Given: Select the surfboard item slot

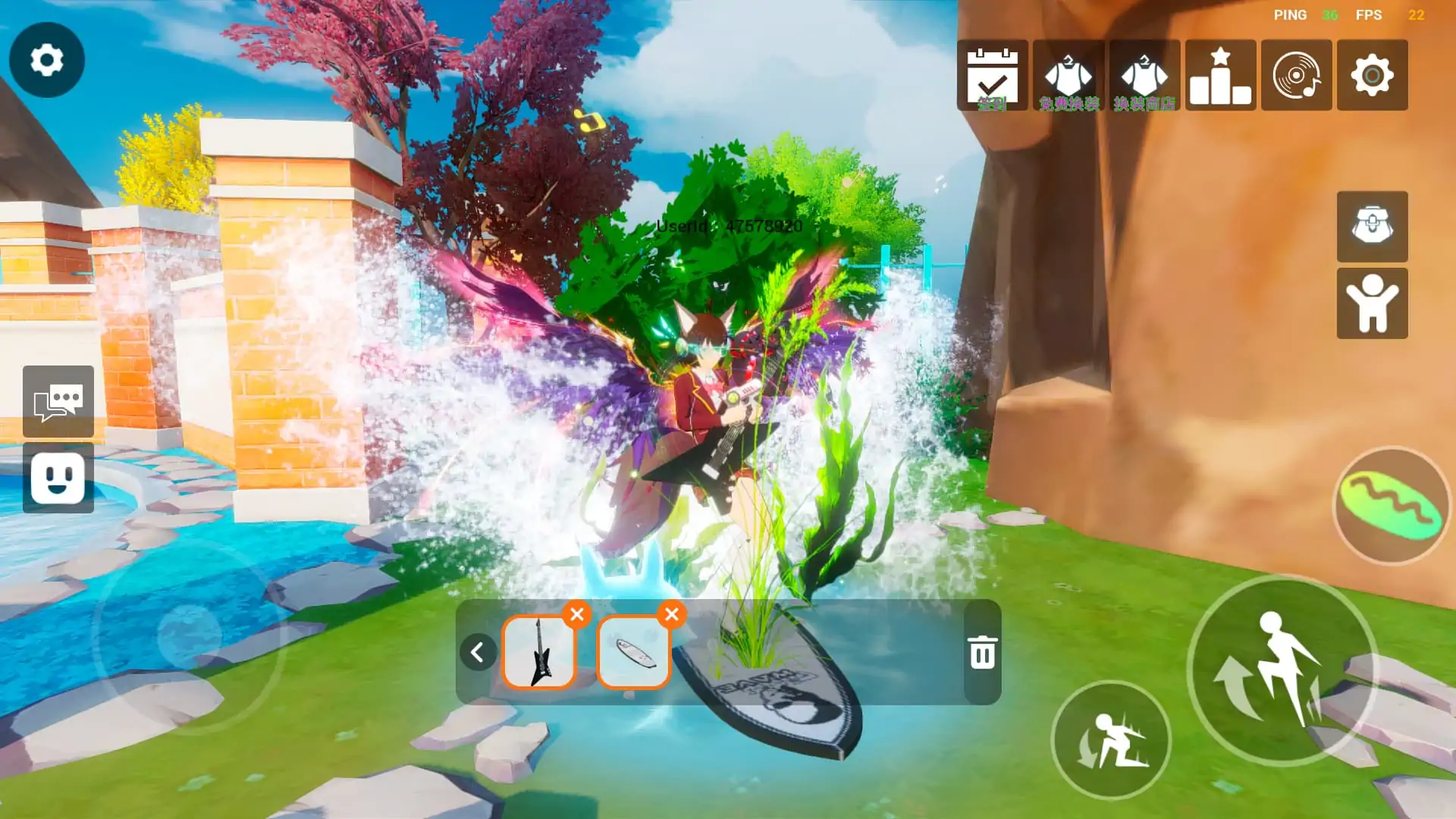Looking at the screenshot, I should [x=634, y=652].
